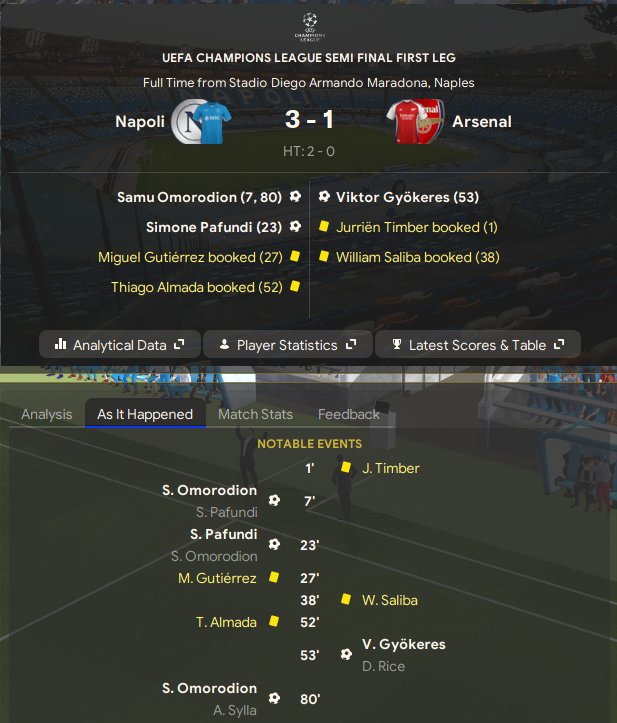The image size is (617, 723).
Task: Select the As It Happened tab
Action: coord(145,414)
